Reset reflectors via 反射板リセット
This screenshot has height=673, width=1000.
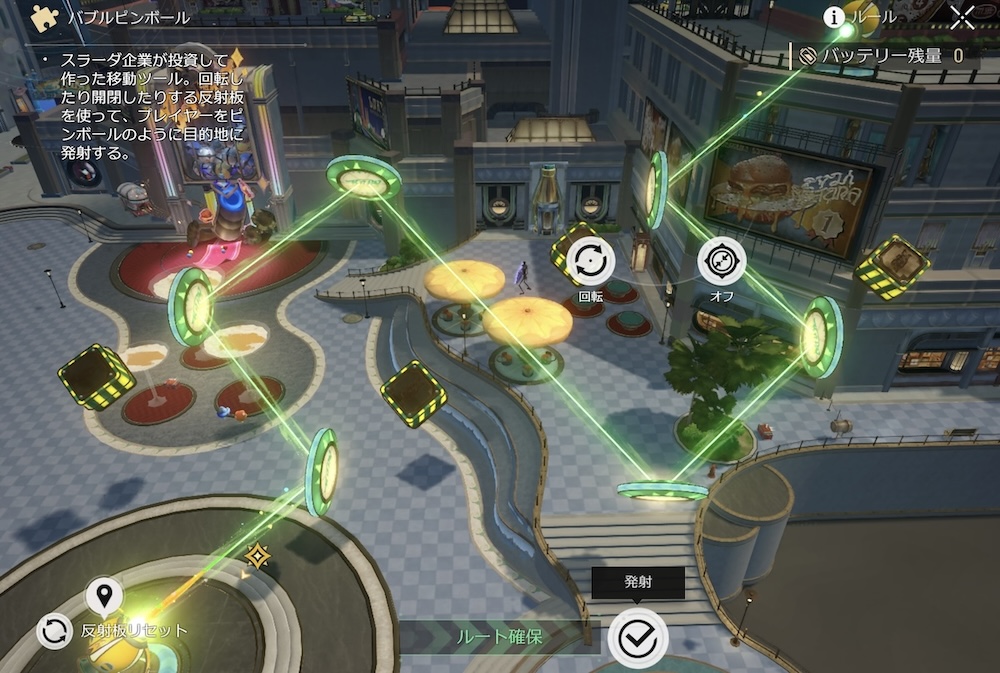pyautogui.click(x=54, y=631)
